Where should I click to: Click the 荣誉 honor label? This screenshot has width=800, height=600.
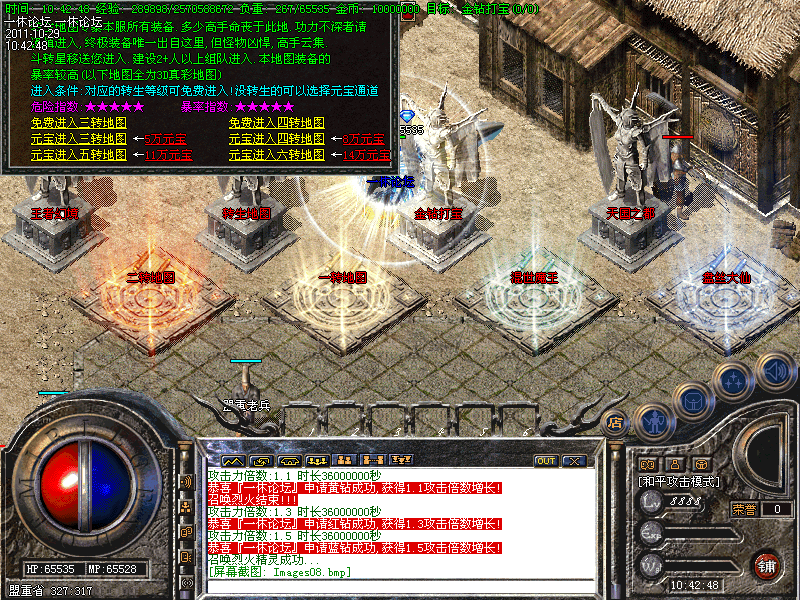743,509
